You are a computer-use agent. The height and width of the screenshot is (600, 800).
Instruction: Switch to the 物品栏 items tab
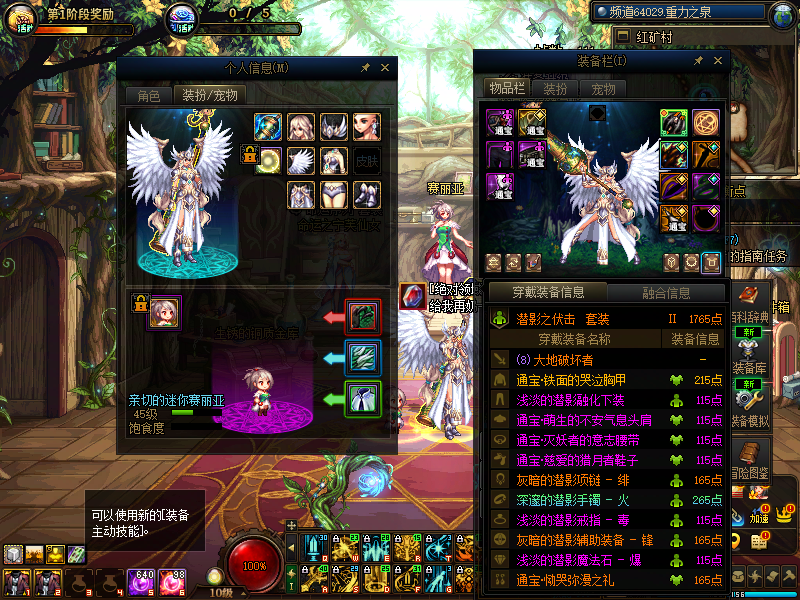pos(506,88)
